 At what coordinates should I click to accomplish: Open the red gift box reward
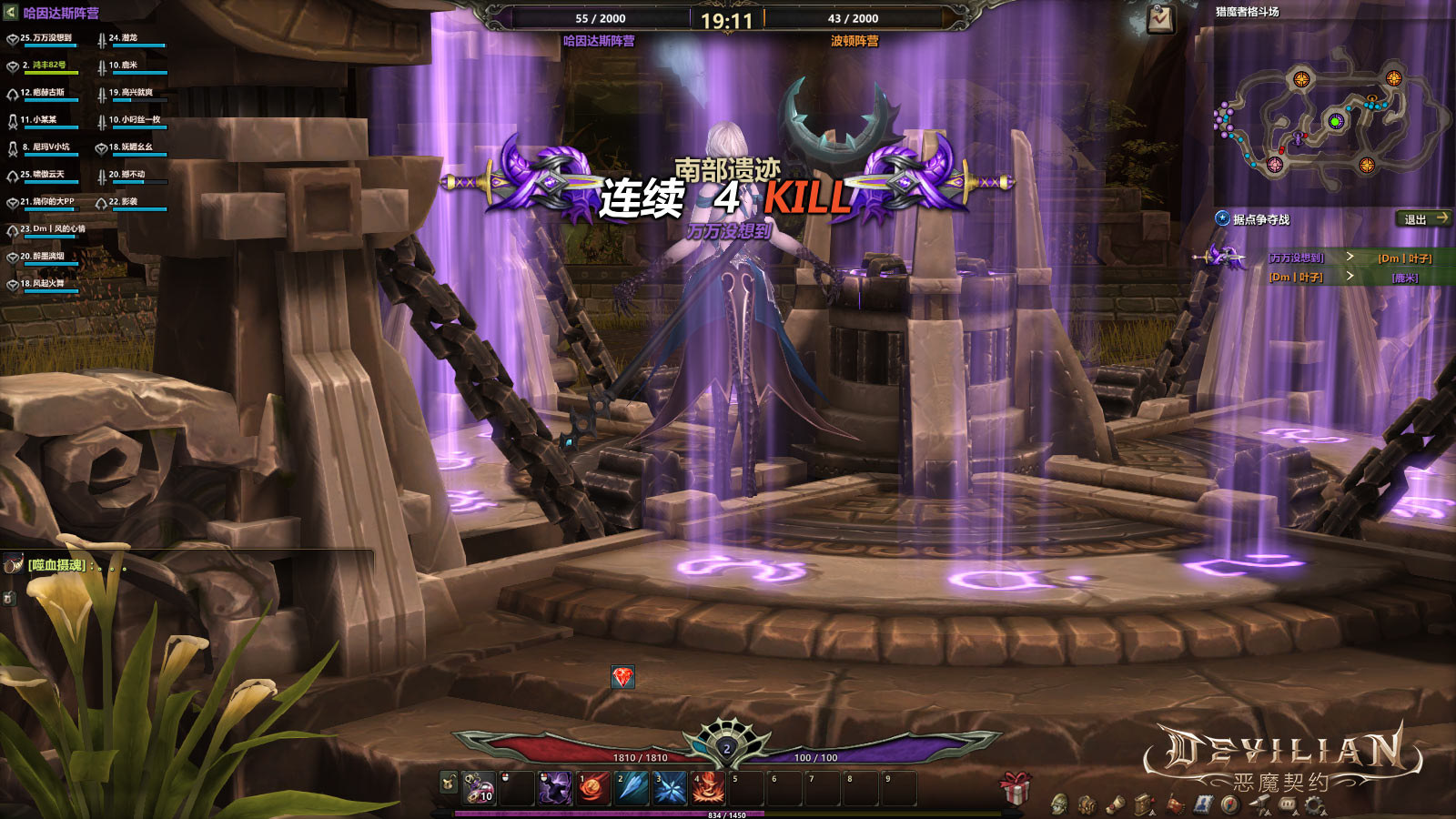click(1015, 786)
